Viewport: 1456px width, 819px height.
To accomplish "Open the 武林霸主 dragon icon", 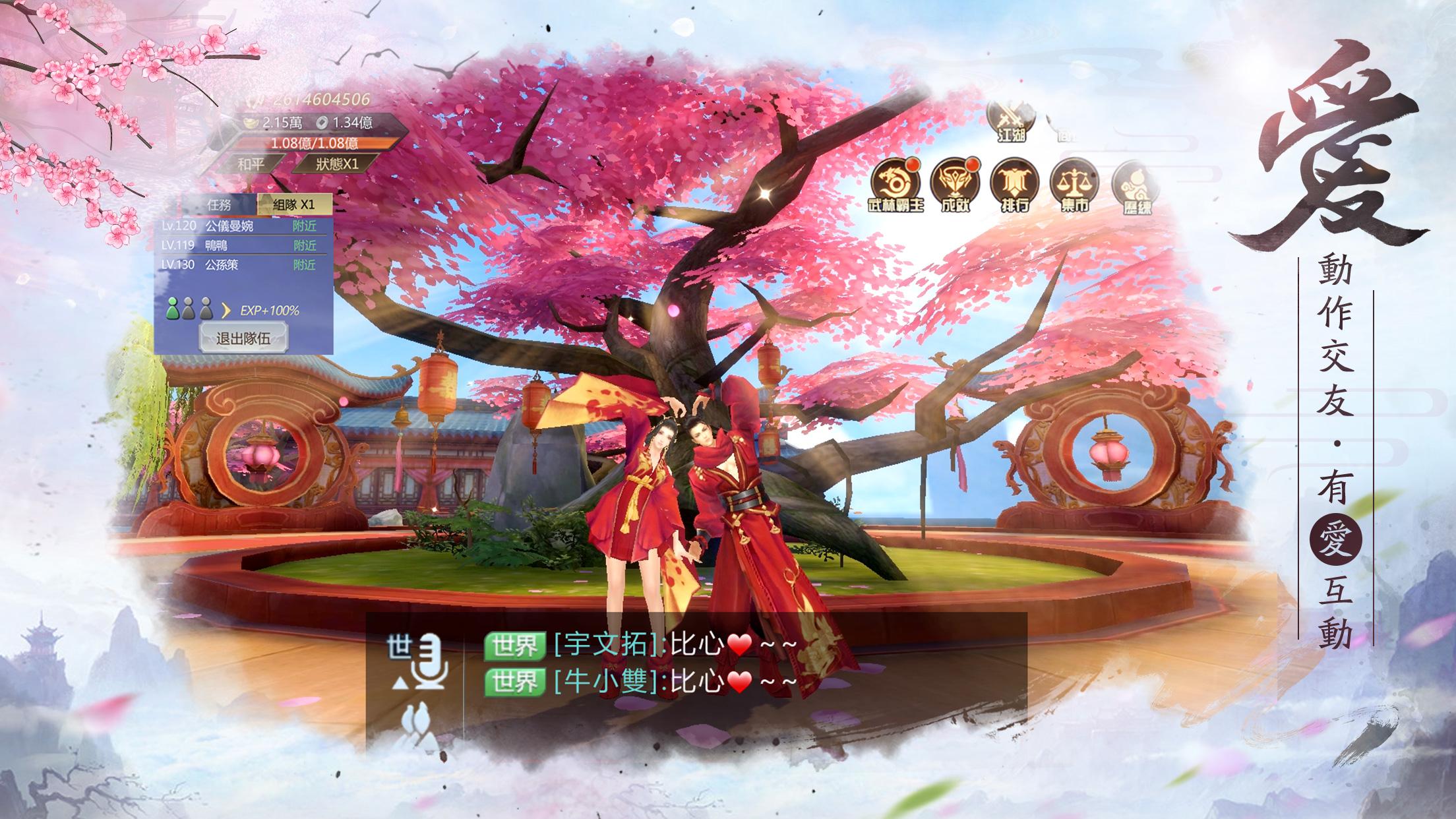I will click(895, 185).
